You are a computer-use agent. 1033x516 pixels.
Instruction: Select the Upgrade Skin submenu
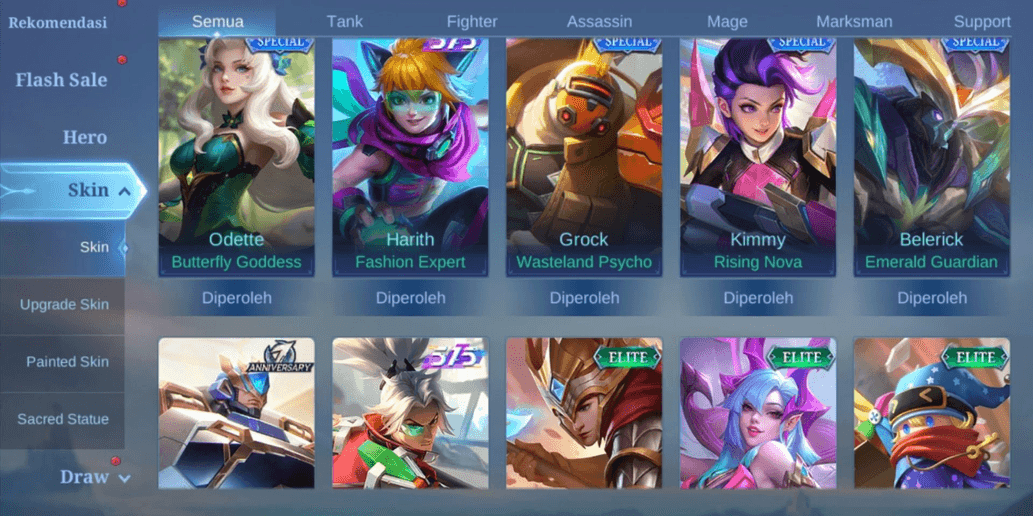pyautogui.click(x=64, y=304)
